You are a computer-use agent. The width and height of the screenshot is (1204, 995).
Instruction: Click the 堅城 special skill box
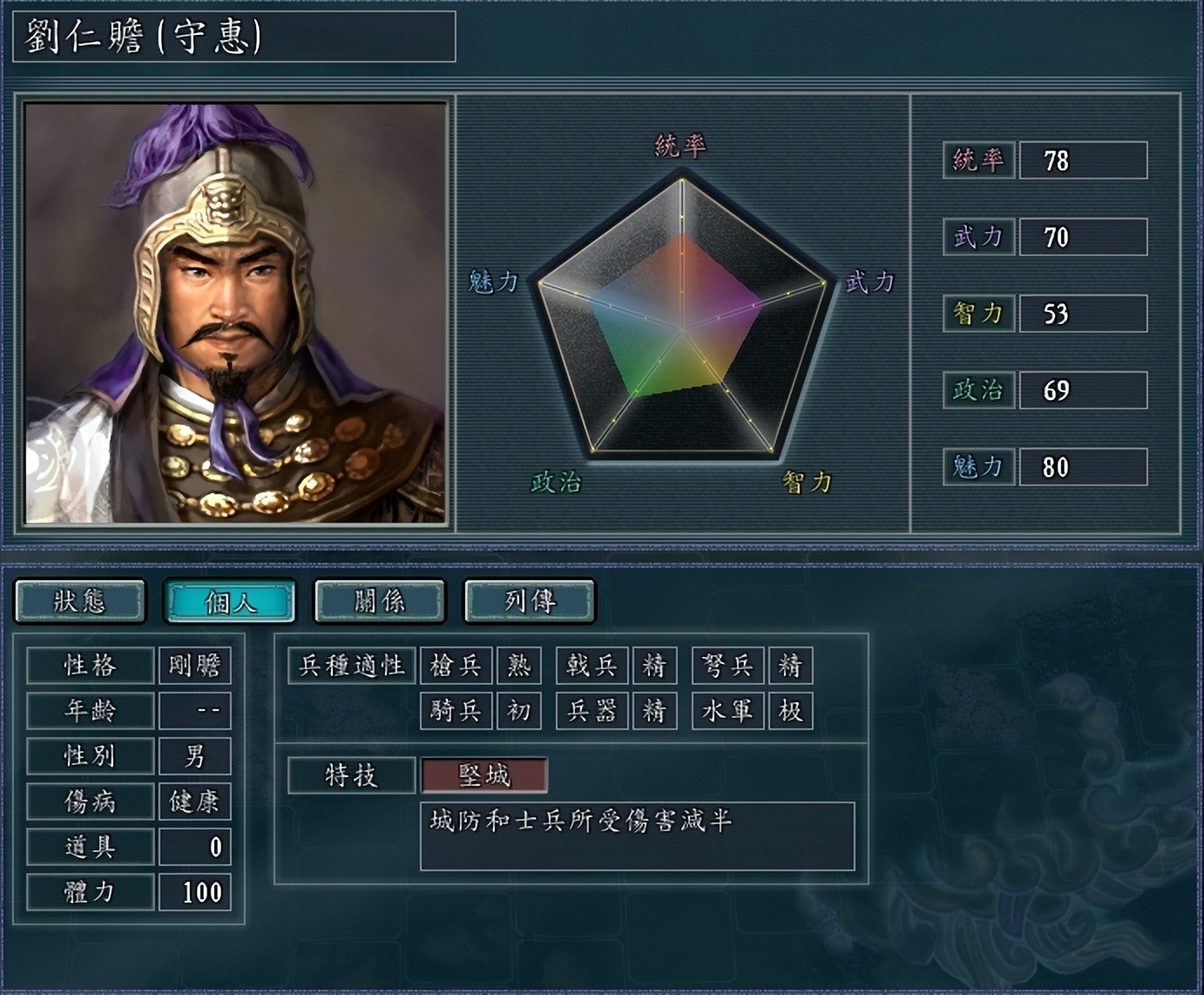(484, 775)
